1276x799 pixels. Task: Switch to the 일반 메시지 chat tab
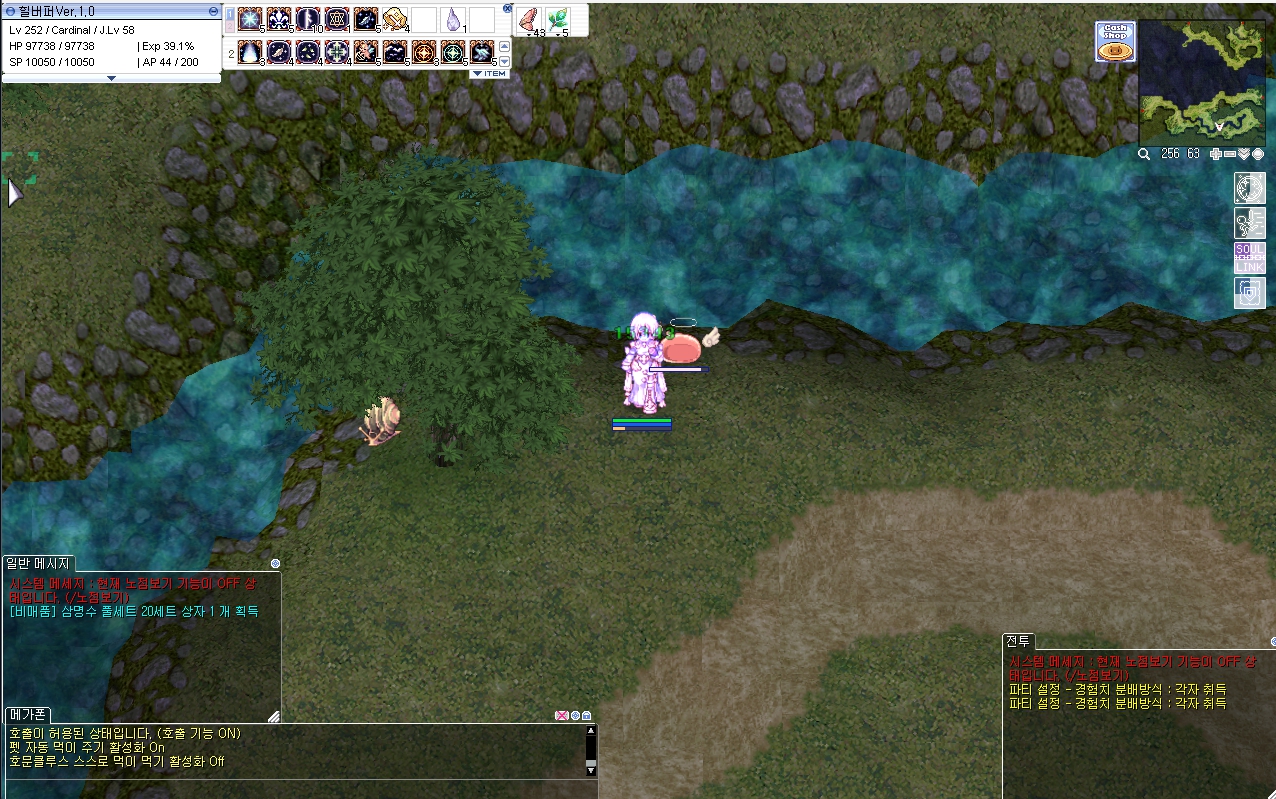coord(38,563)
